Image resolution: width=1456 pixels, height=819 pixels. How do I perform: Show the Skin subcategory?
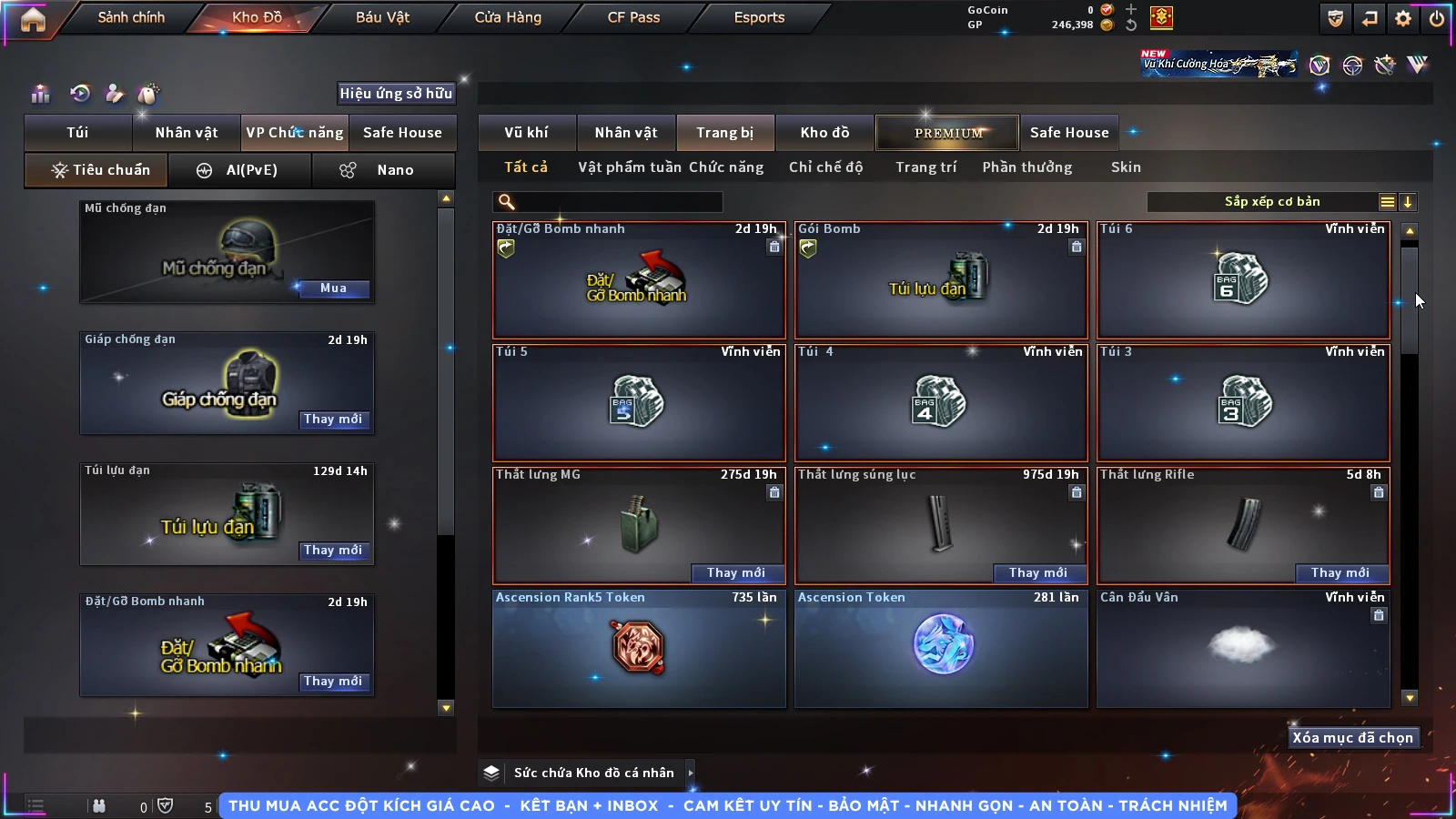pos(1126,167)
